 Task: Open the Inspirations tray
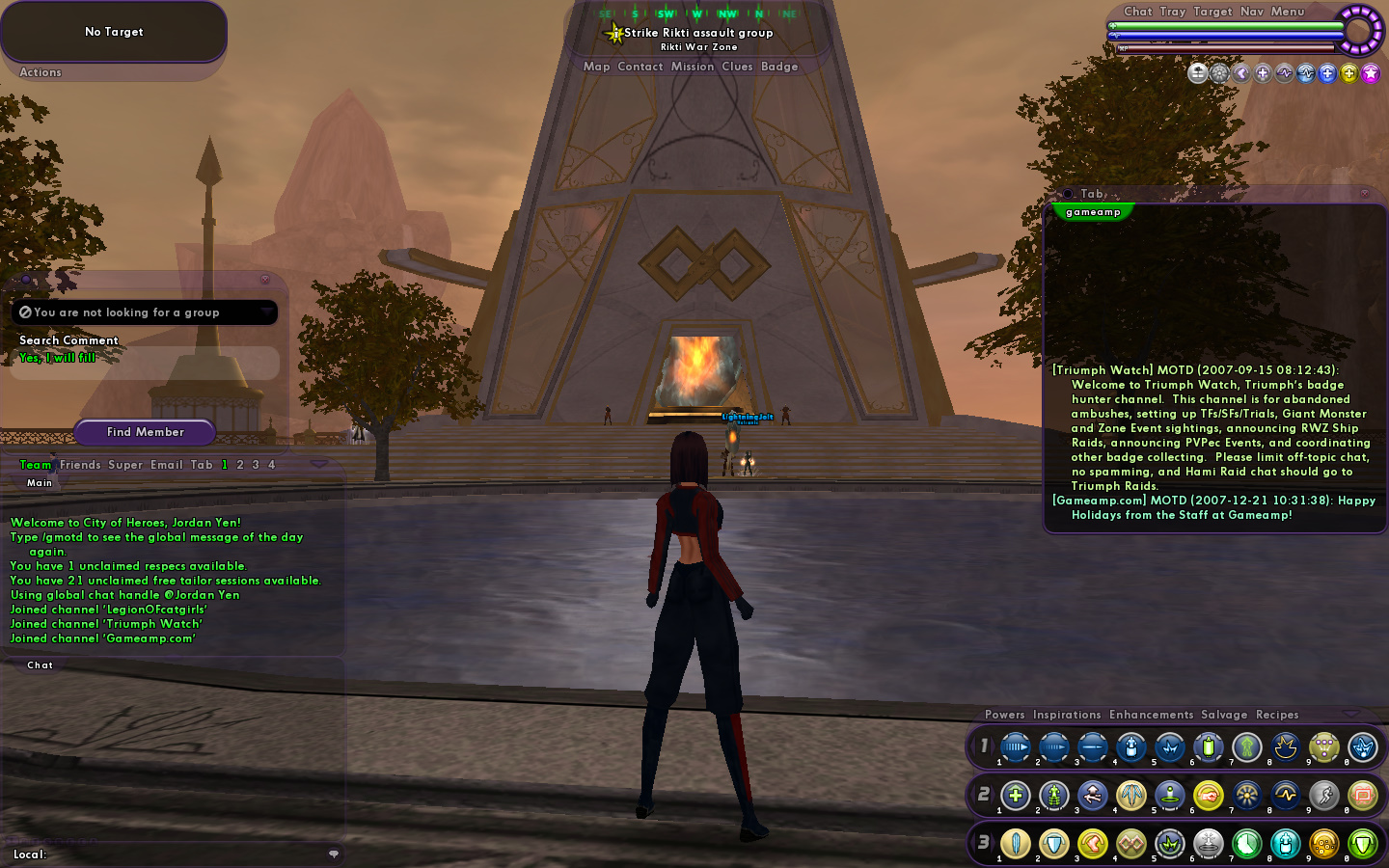tap(1067, 715)
